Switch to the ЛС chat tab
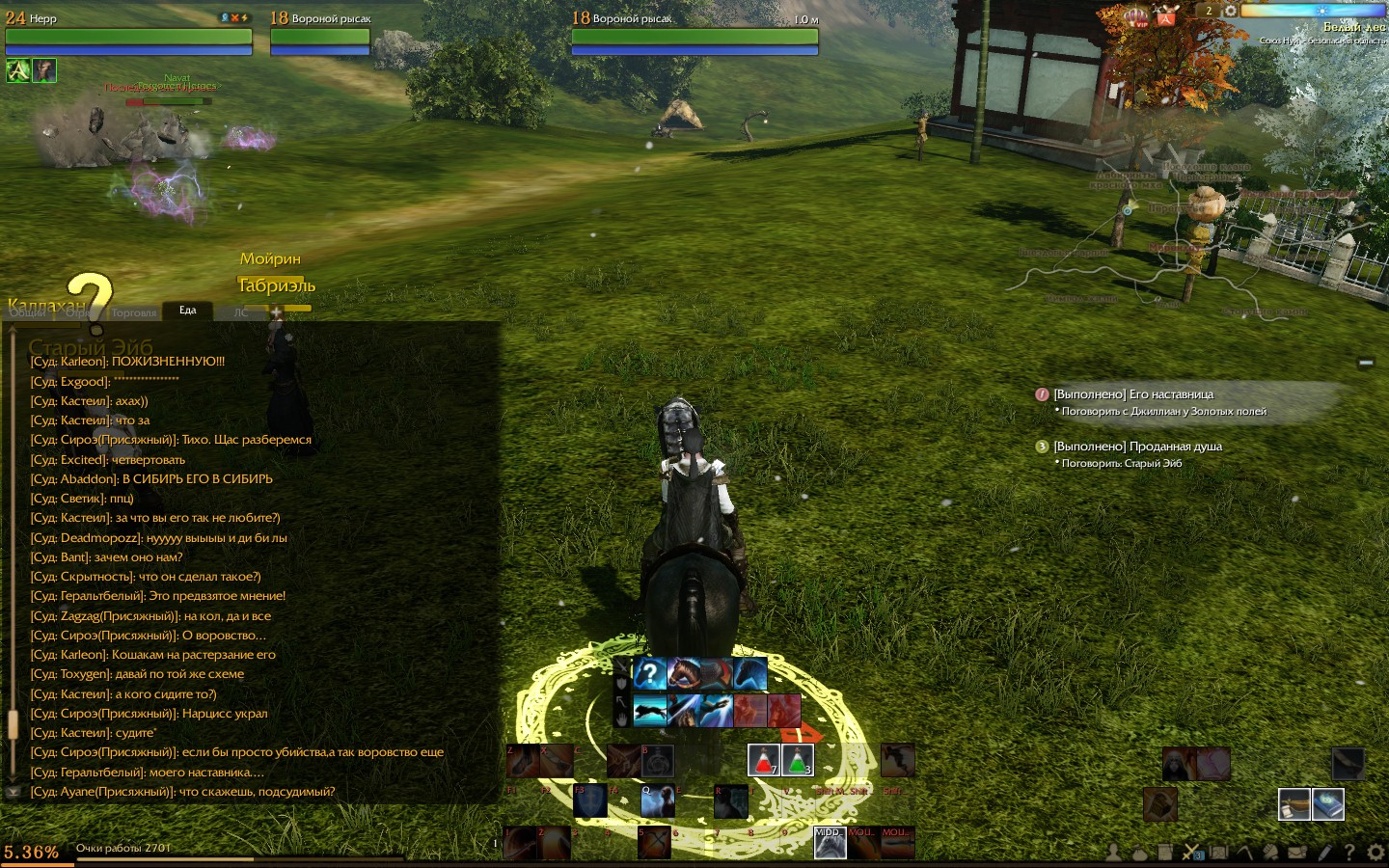The height and width of the screenshot is (868, 1389). coord(240,312)
